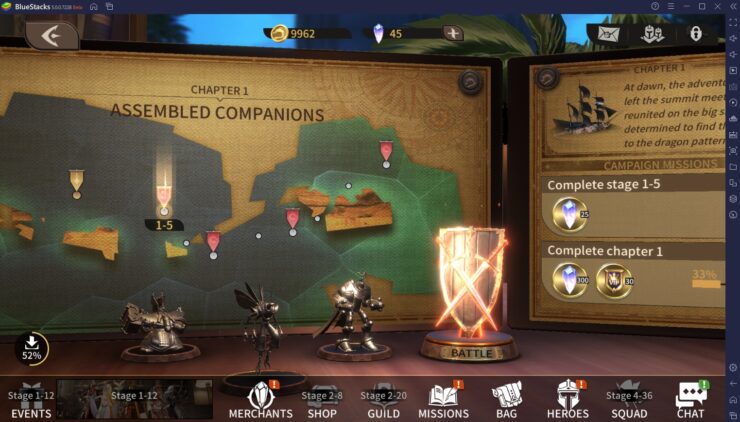Click the castle banner icon in top bar
Viewport: 740px width, 422px height.
[651, 34]
